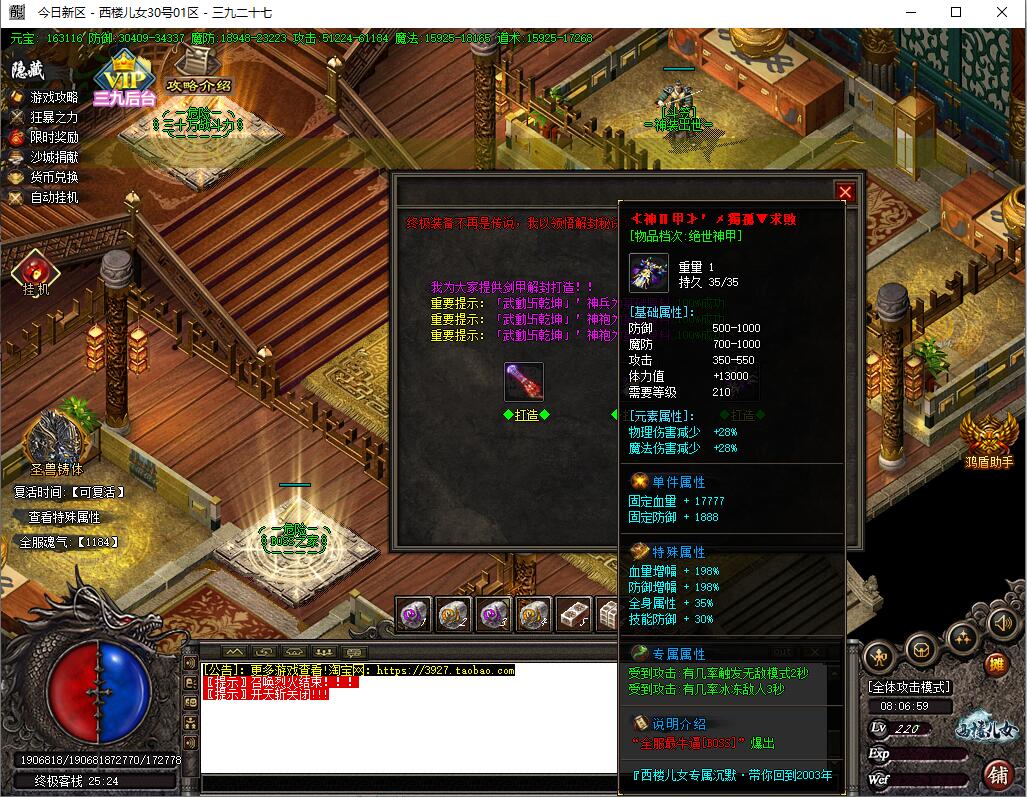Screen dimensions: 1027x797
Task: Open the 鸿盾助手 helper icon
Action: coord(988,438)
